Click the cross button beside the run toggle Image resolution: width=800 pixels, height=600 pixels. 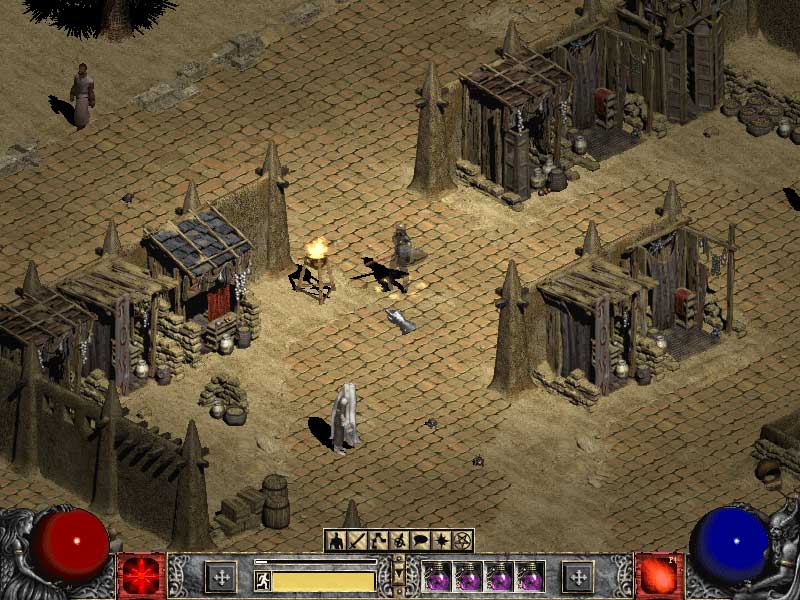(220, 577)
